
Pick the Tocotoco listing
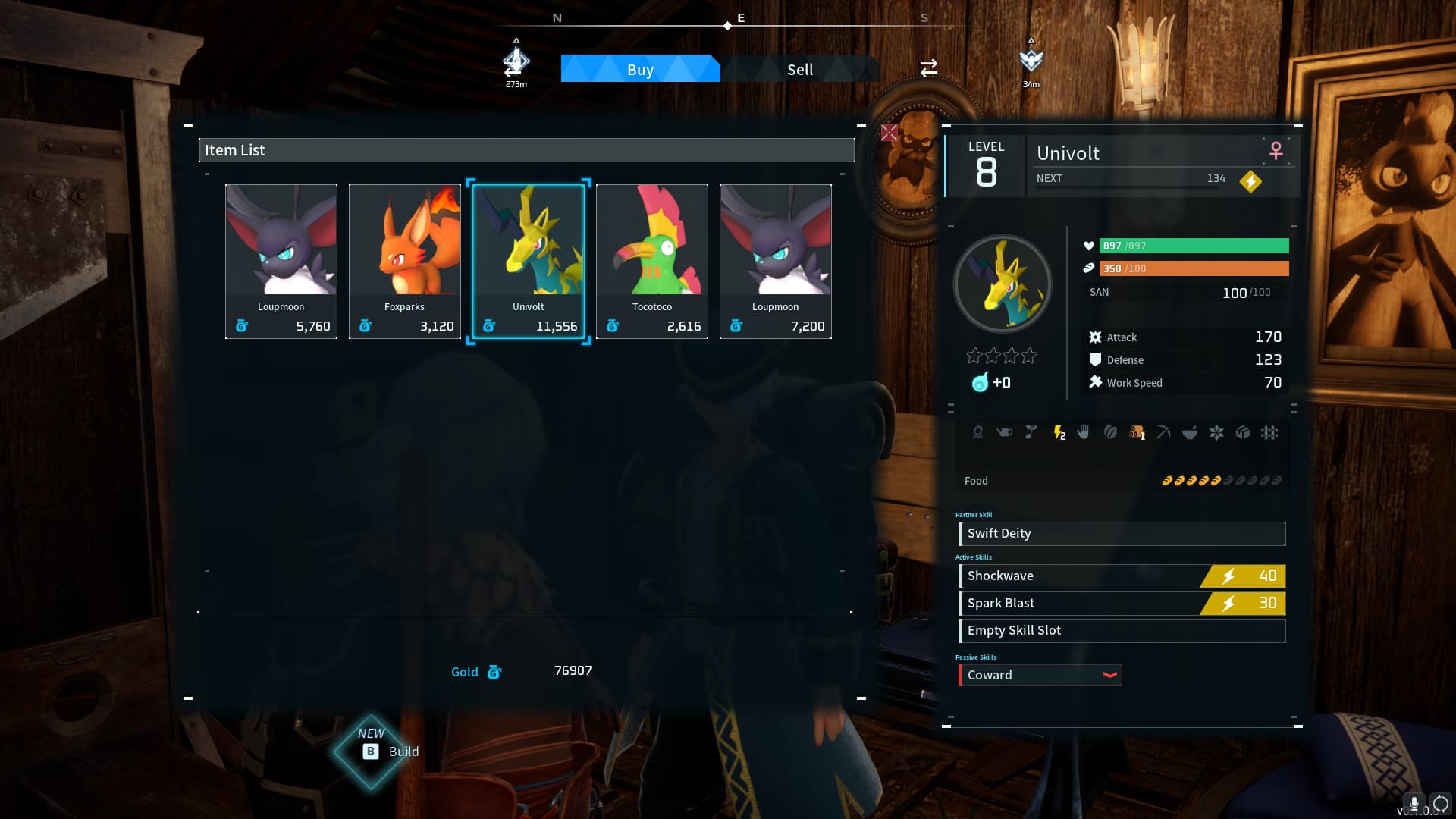click(651, 261)
